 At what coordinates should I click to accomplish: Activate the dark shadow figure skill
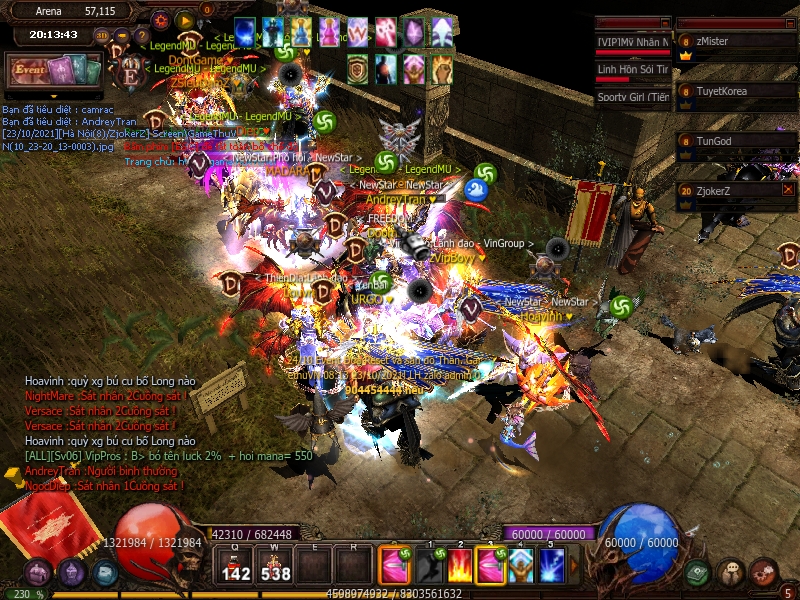coord(428,565)
